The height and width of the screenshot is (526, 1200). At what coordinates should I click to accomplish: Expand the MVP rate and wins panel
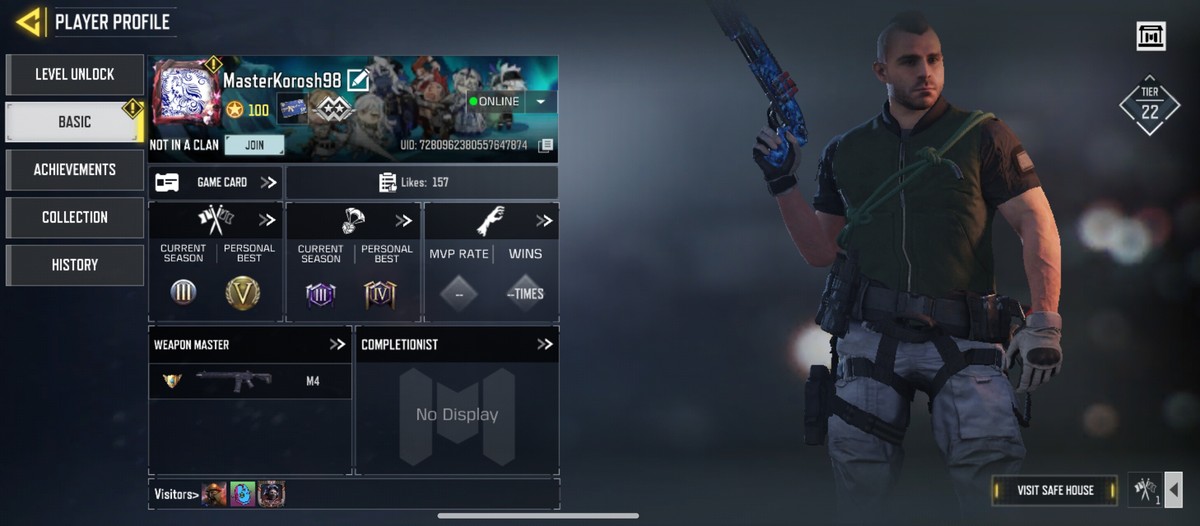[x=544, y=220]
